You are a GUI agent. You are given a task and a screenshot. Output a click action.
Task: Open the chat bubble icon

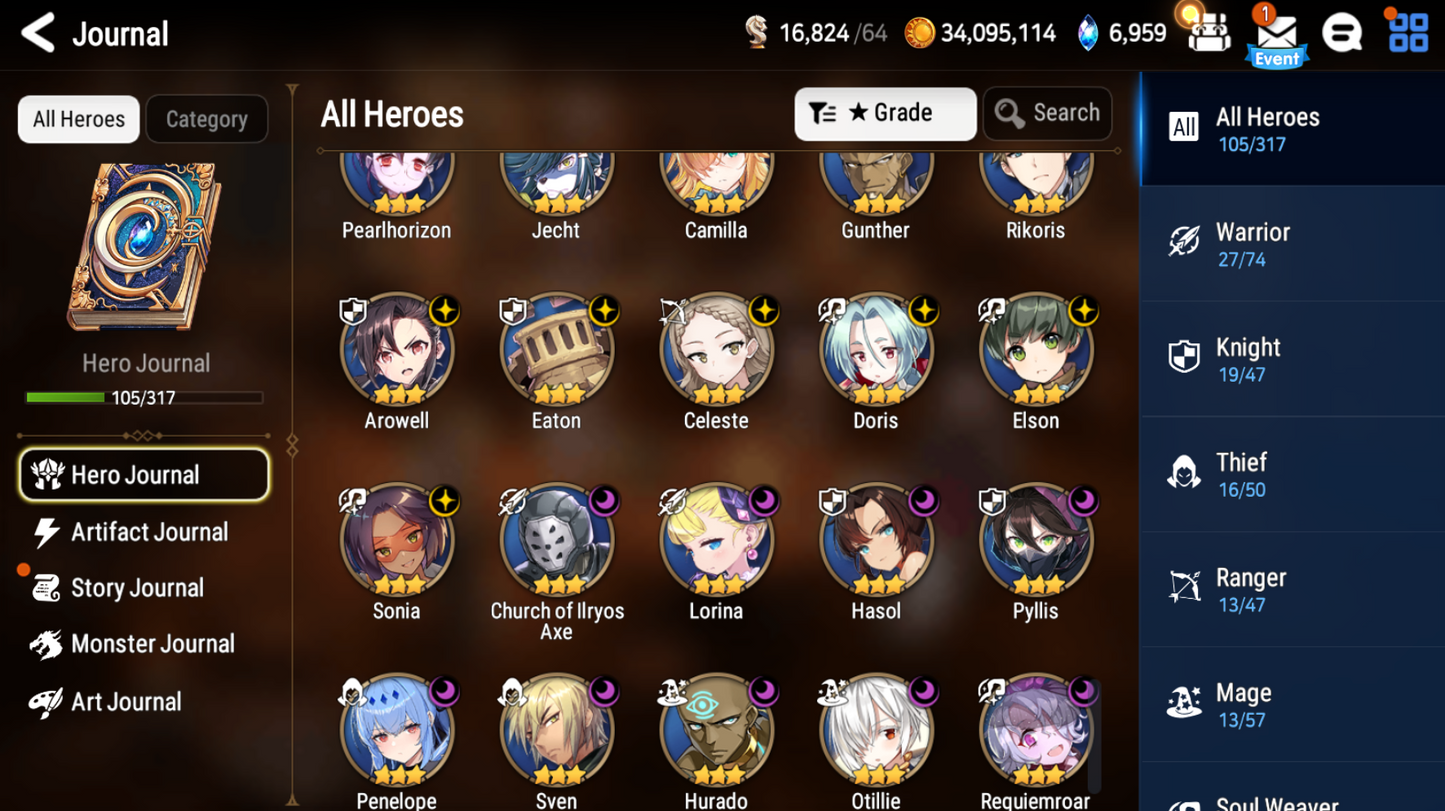click(1342, 32)
